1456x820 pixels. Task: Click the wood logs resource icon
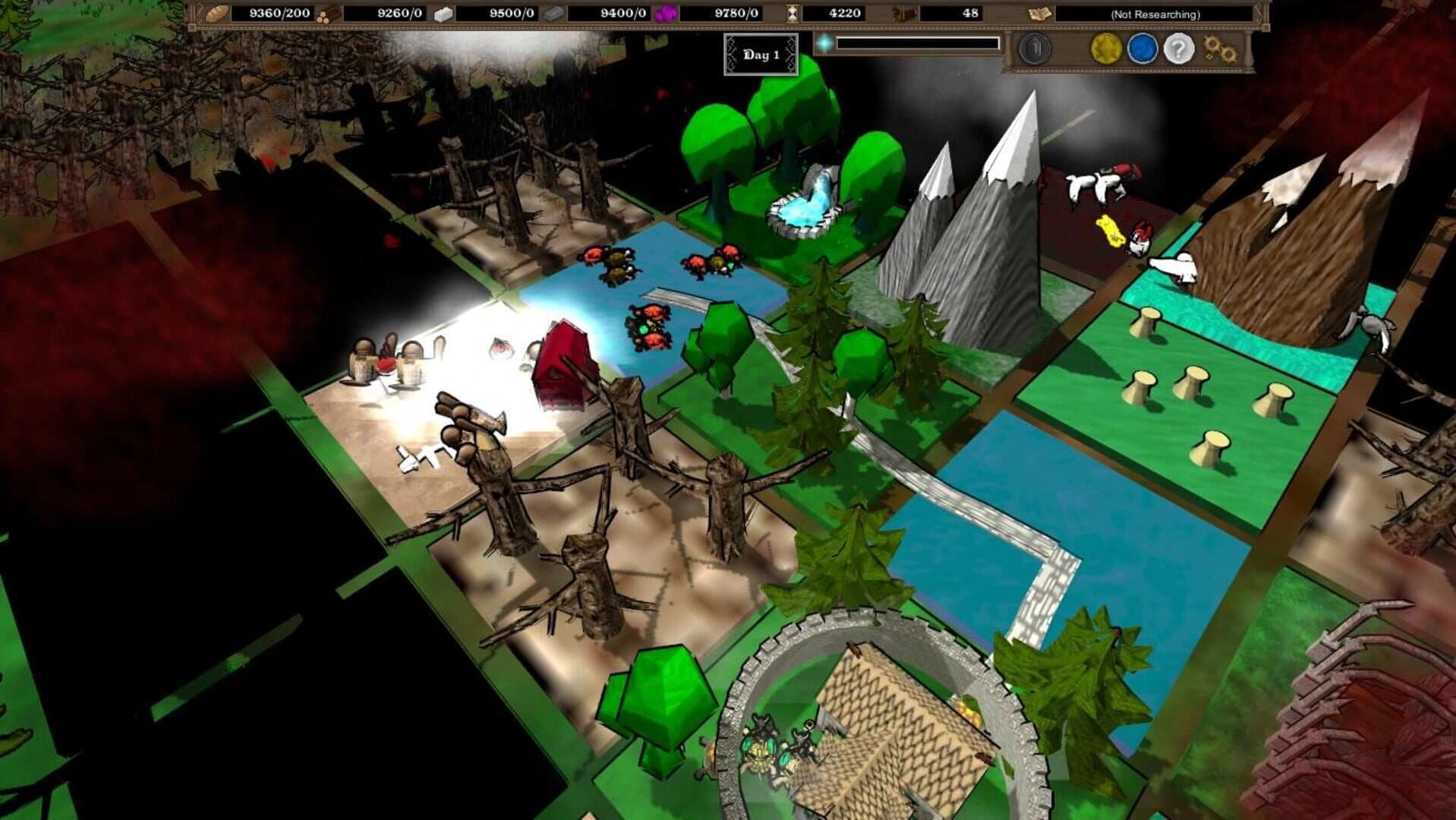(x=326, y=13)
